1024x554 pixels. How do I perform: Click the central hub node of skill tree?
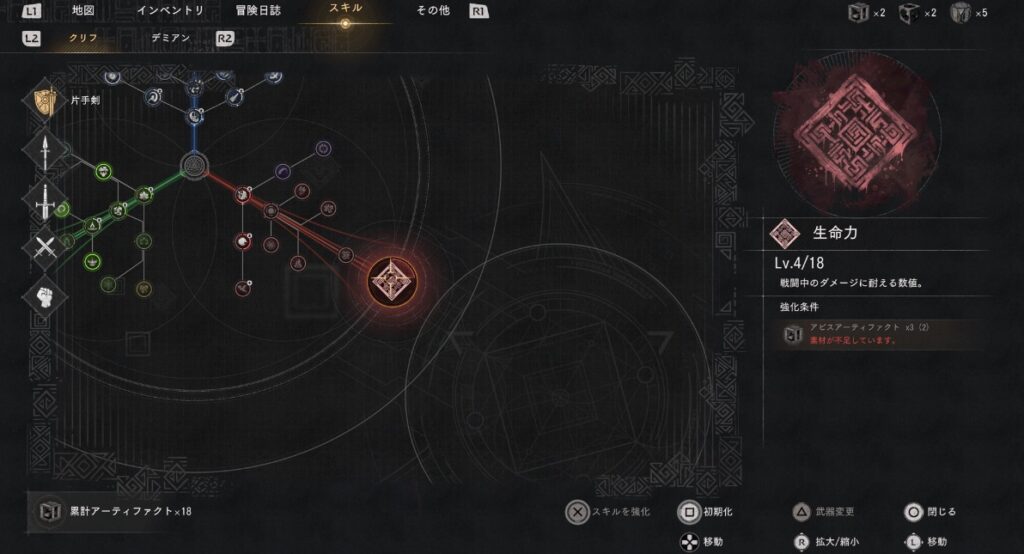tap(193, 165)
